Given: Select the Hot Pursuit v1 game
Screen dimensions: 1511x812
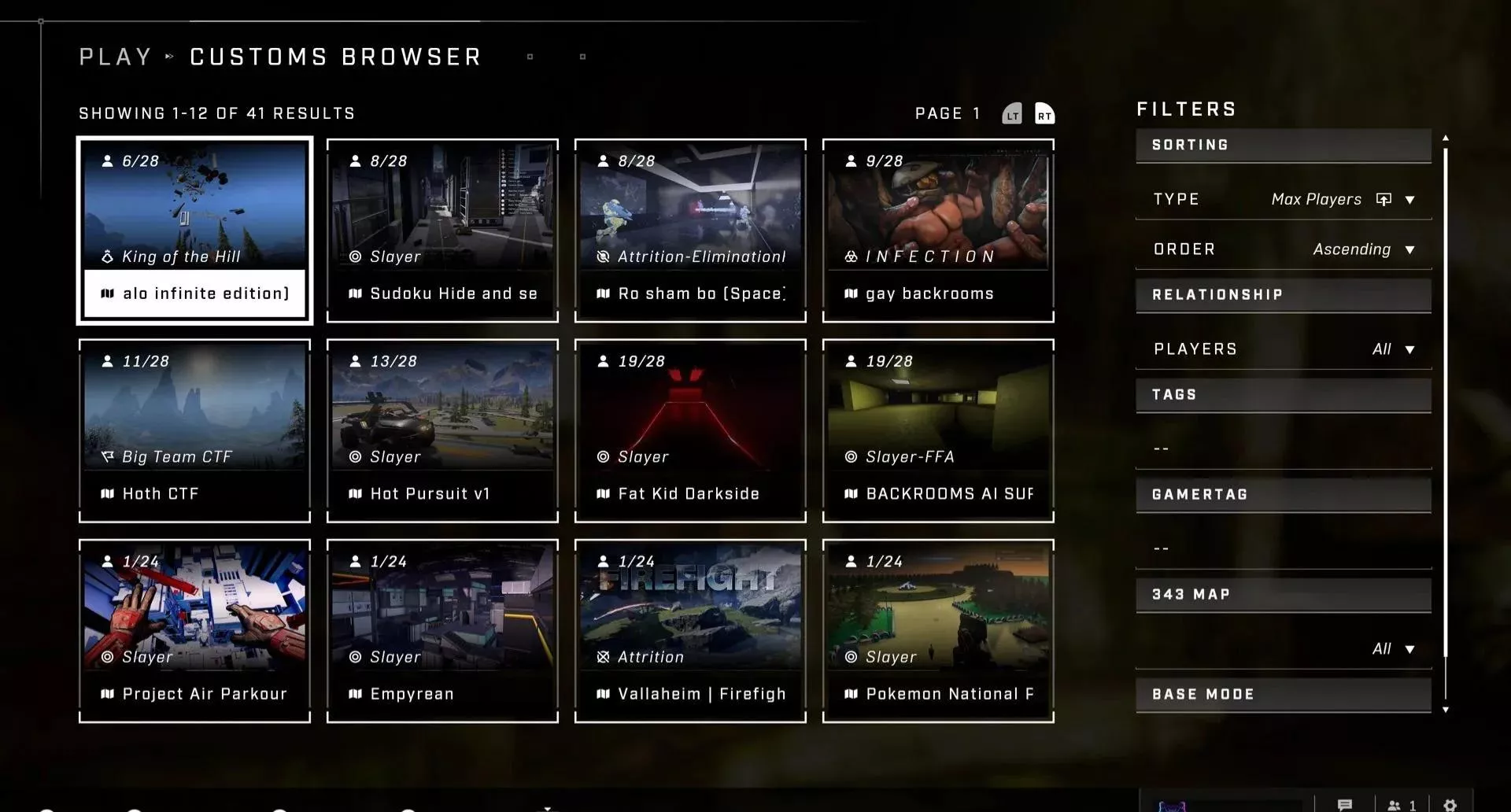Looking at the screenshot, I should point(442,430).
